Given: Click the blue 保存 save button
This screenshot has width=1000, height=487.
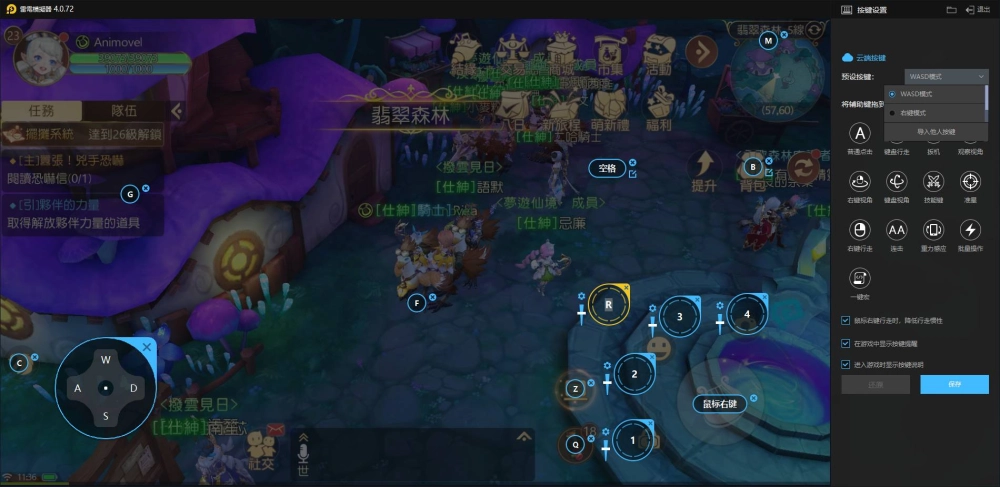Looking at the screenshot, I should [954, 384].
